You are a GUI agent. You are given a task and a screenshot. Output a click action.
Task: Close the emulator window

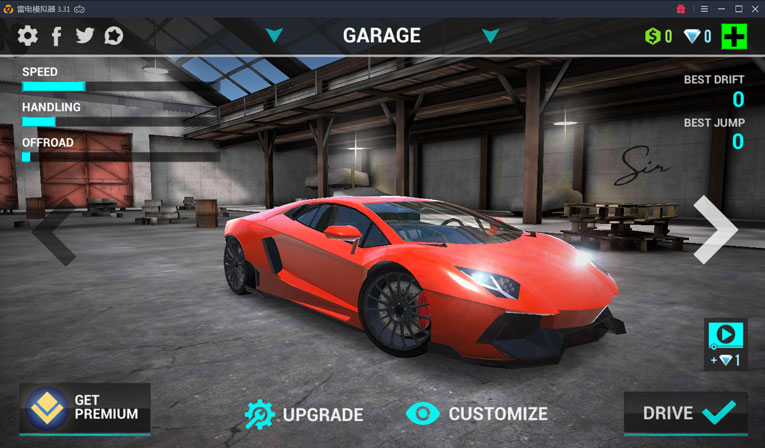point(755,9)
